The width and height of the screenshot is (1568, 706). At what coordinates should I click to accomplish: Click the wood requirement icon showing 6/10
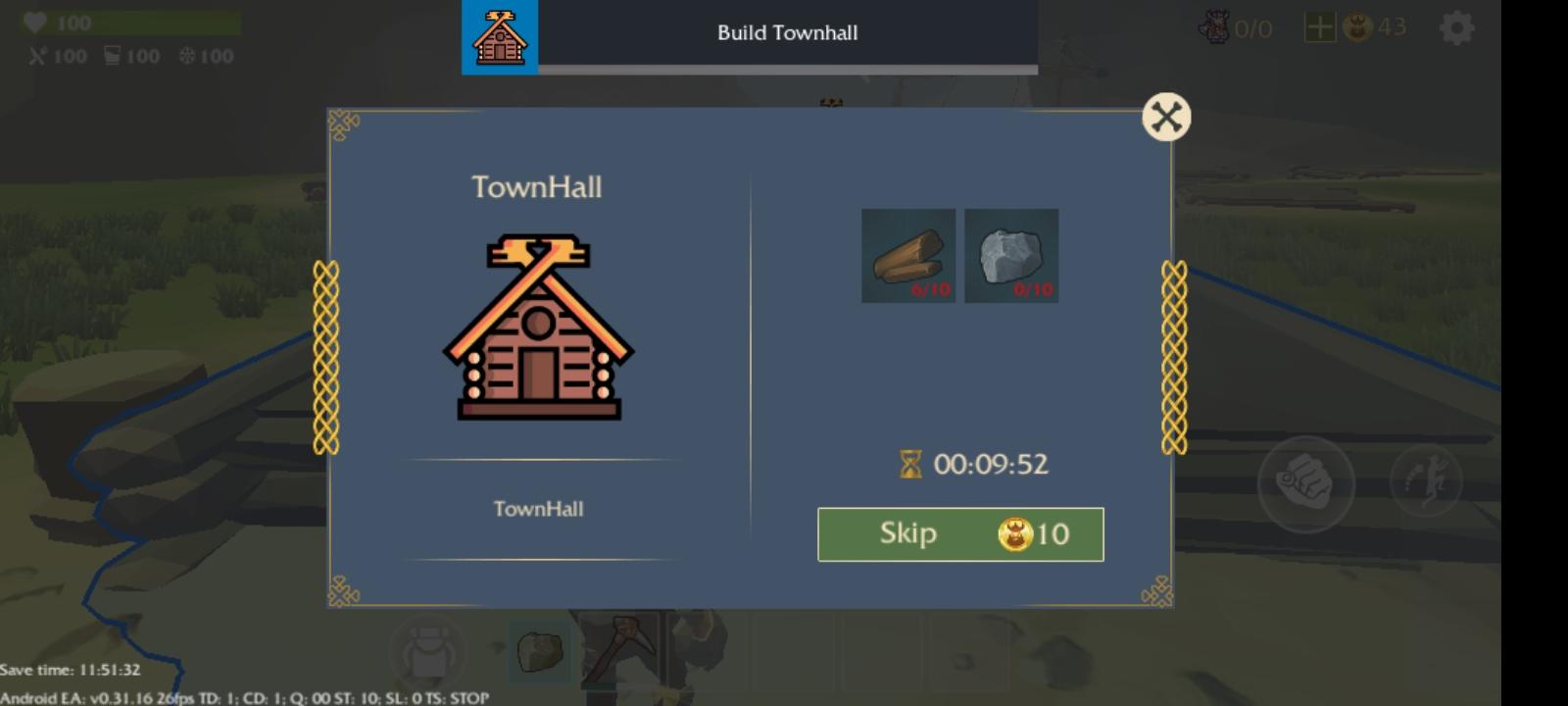point(907,256)
